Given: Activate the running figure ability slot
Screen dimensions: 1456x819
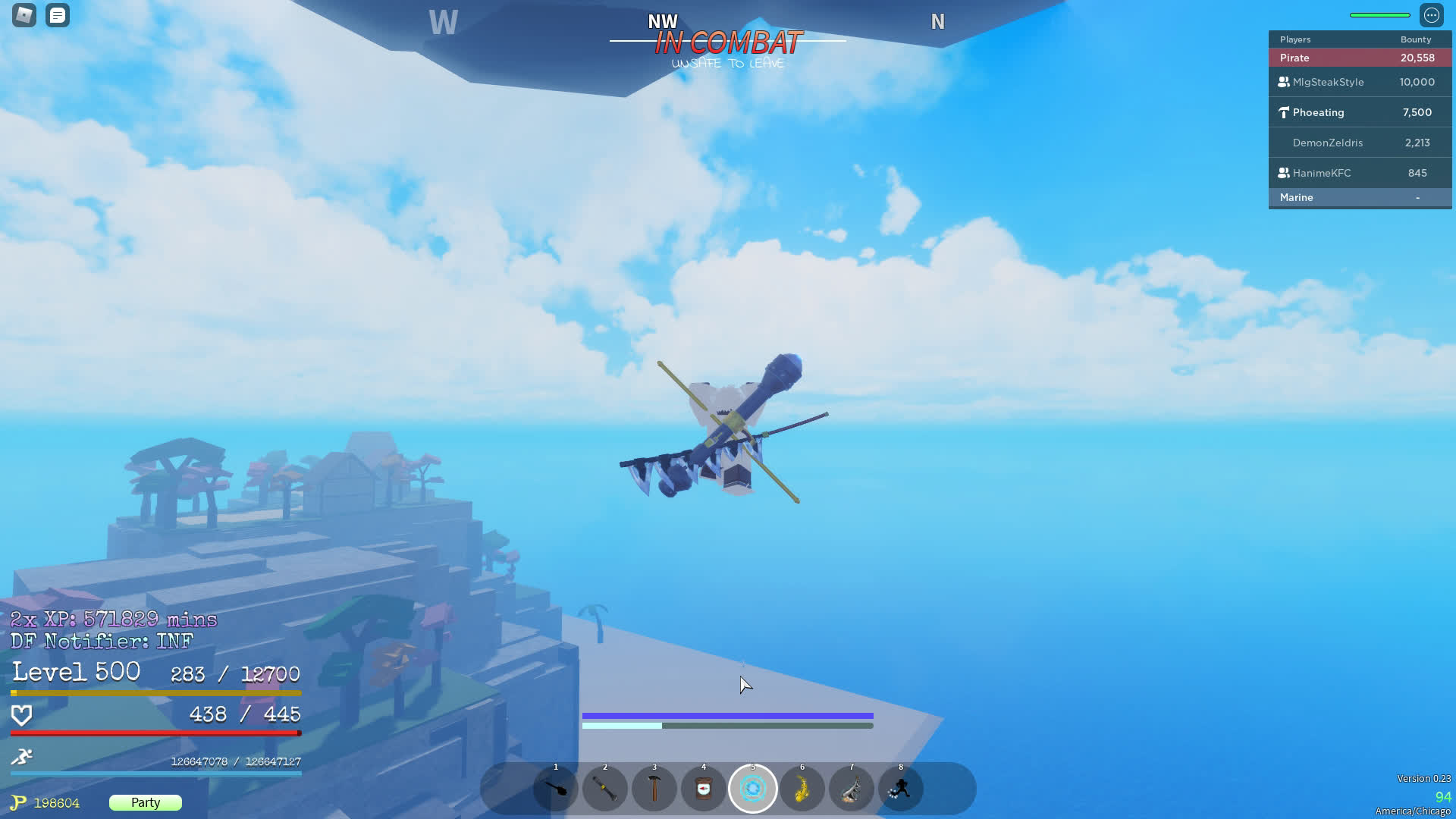Looking at the screenshot, I should pyautogui.click(x=901, y=789).
